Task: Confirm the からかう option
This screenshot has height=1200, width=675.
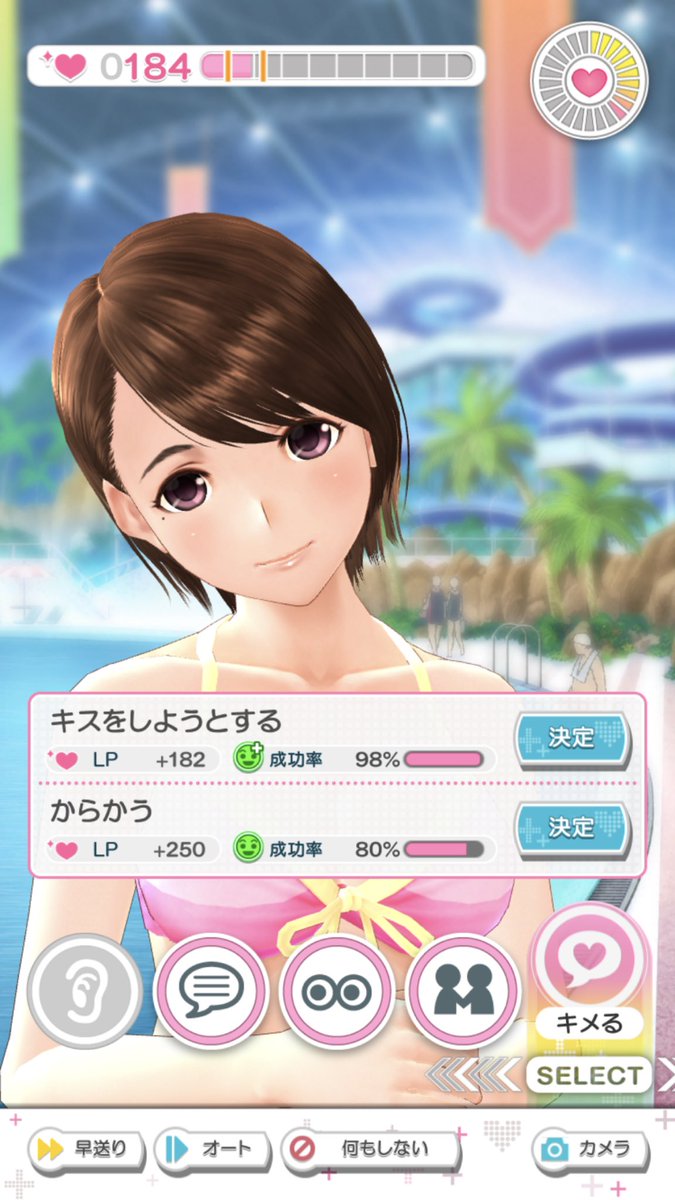Action: [x=572, y=828]
